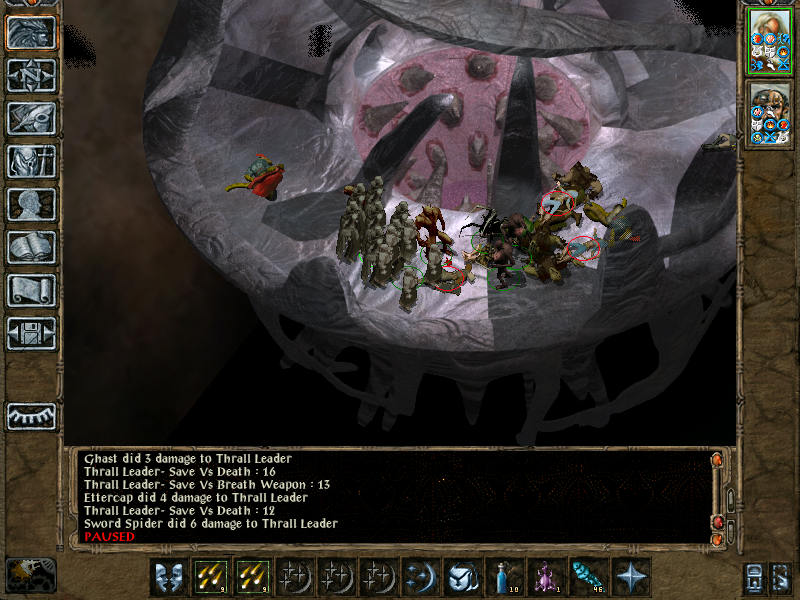This screenshot has width=800, height=600.
Task: Use the blue potion quick item
Action: (x=506, y=577)
